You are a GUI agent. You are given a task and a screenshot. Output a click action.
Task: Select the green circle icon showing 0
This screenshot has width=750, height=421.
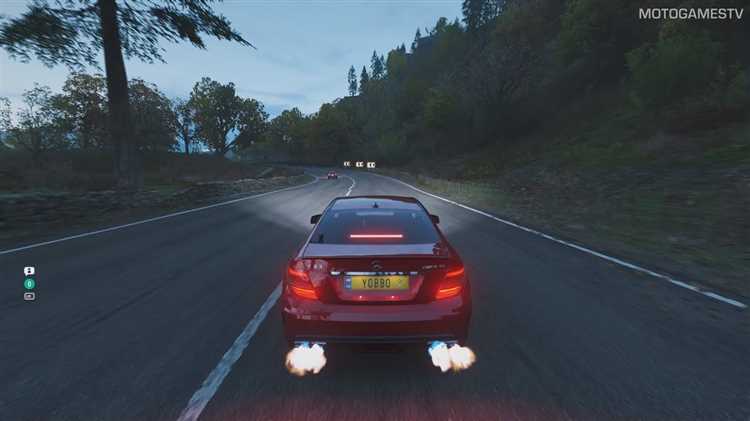tap(29, 283)
